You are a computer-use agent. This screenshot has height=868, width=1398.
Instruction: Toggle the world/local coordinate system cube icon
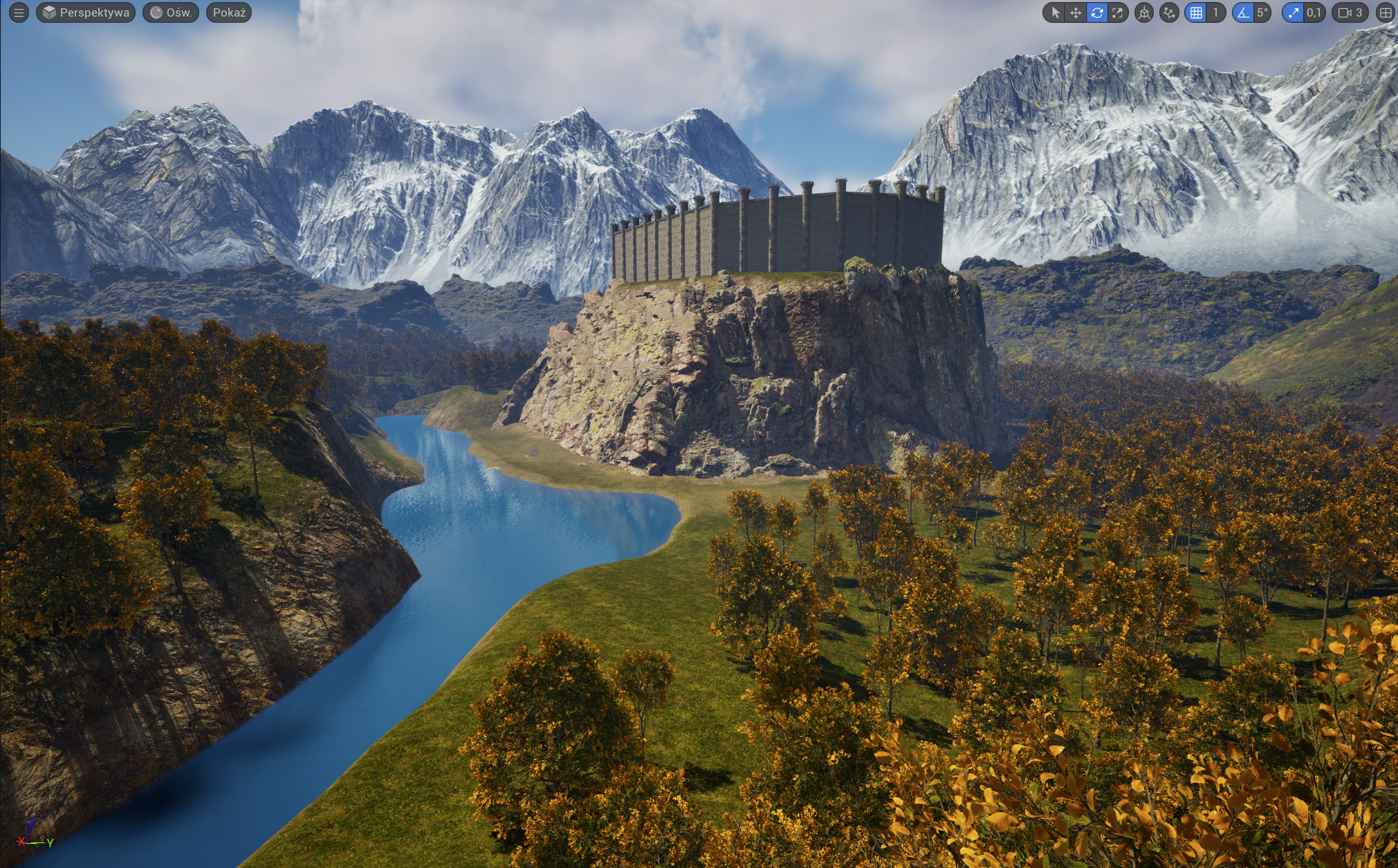(x=1144, y=12)
